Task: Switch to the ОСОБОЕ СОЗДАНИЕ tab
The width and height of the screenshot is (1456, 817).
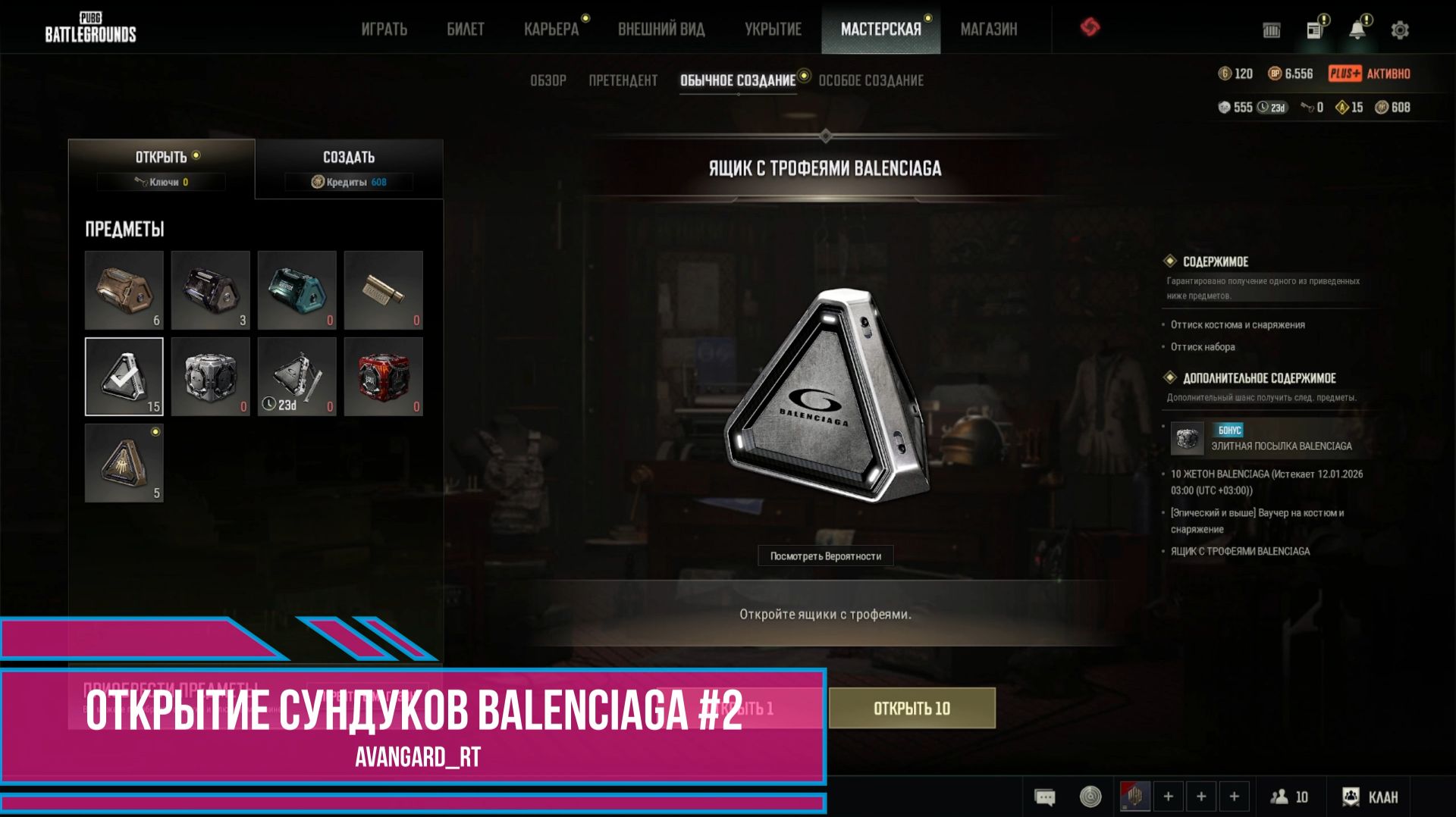Action: point(871,80)
